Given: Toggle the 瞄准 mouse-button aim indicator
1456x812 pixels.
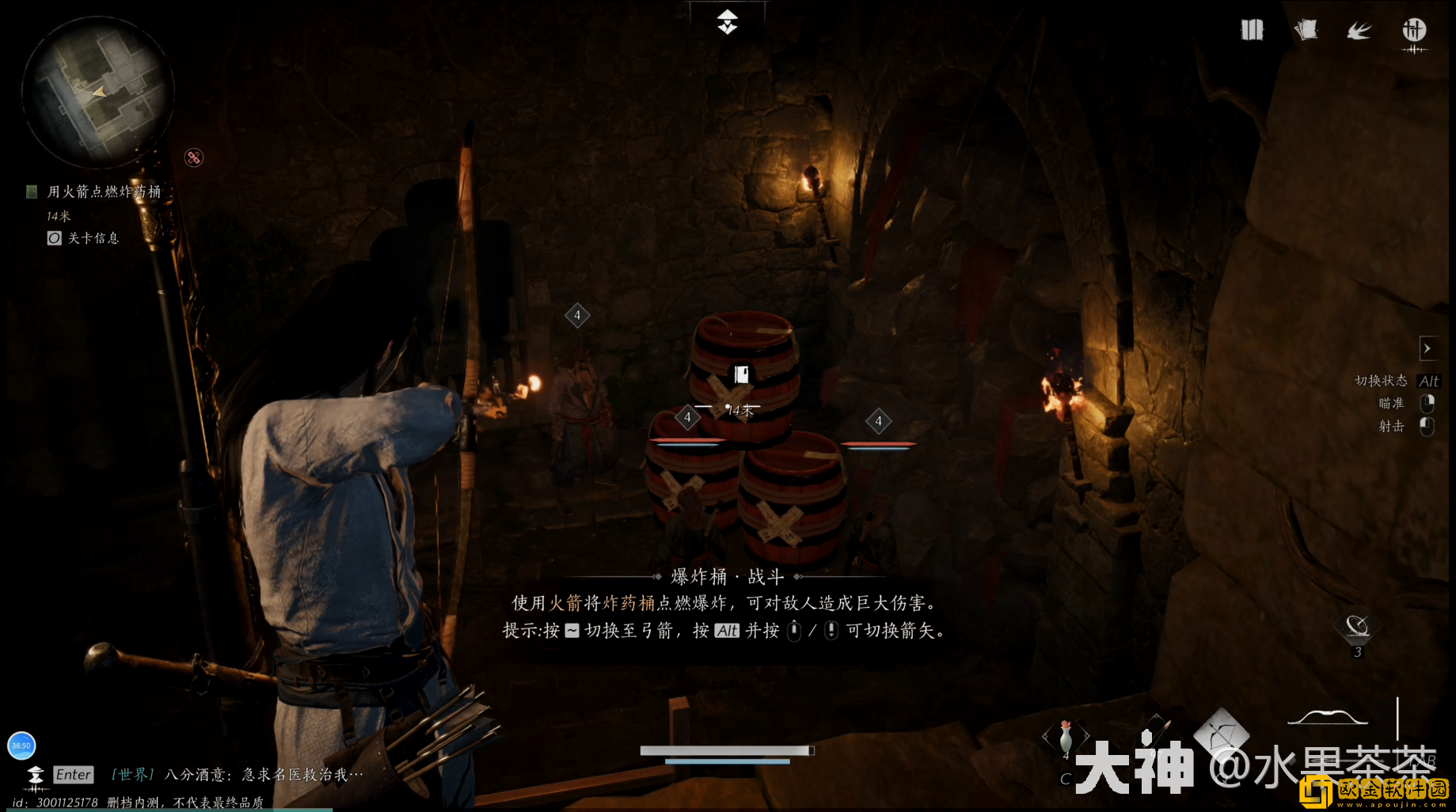Looking at the screenshot, I should 1426,404.
